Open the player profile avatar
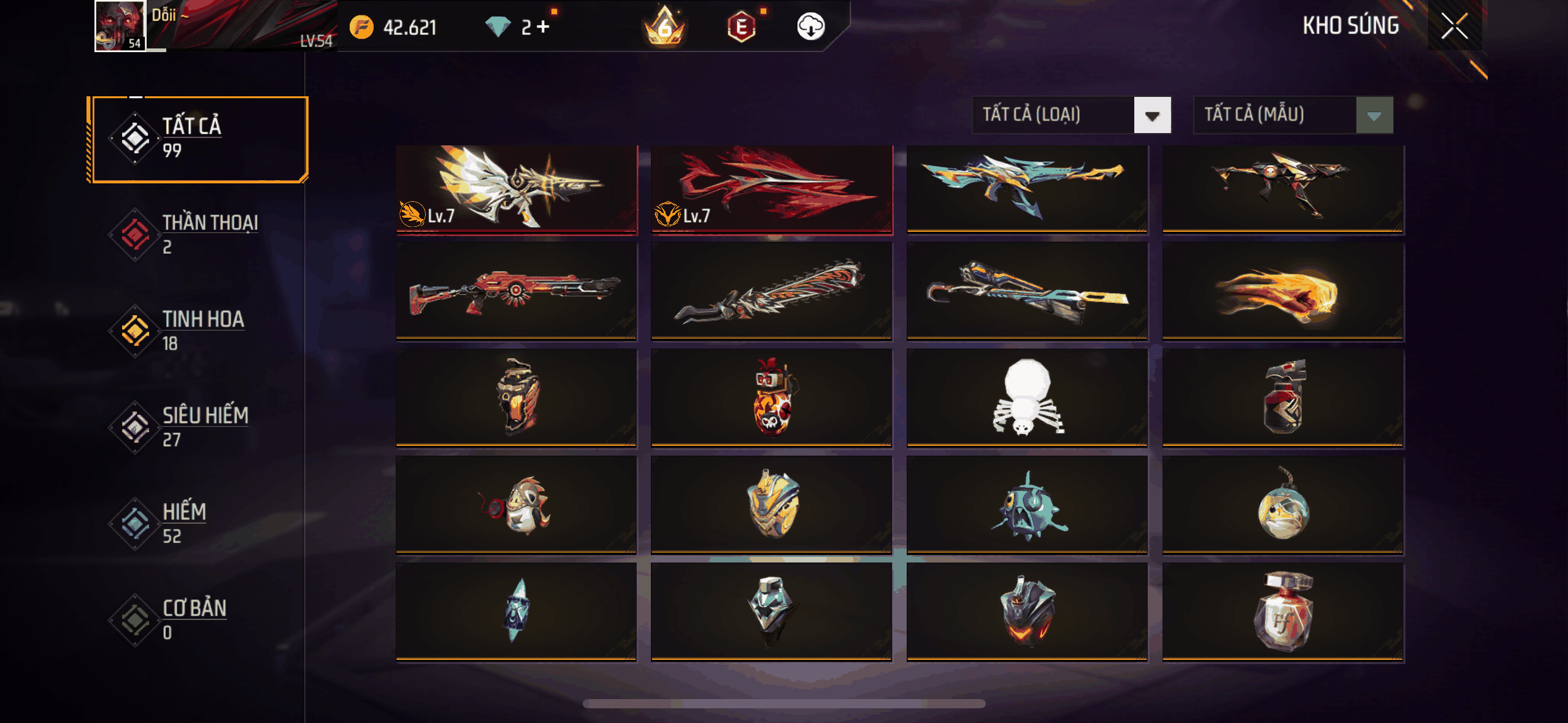The height and width of the screenshot is (723, 1568). tap(120, 26)
